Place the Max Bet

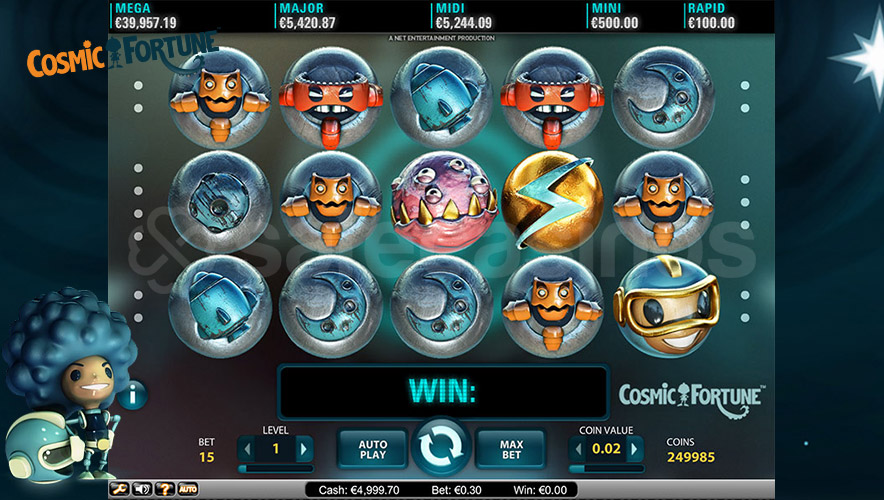tap(509, 448)
